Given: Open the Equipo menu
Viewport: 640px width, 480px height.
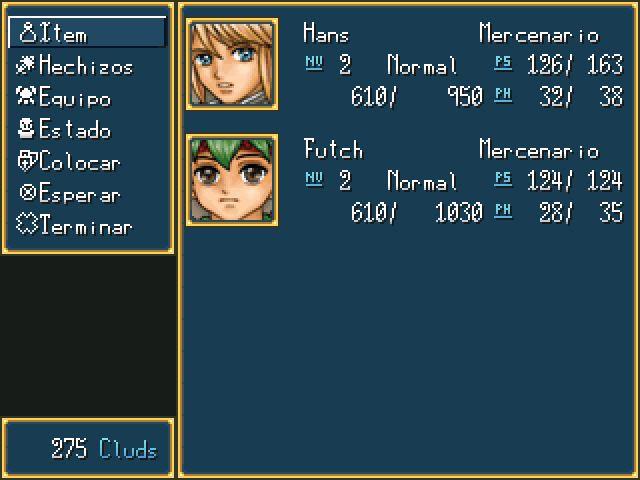Looking at the screenshot, I should (87, 98).
